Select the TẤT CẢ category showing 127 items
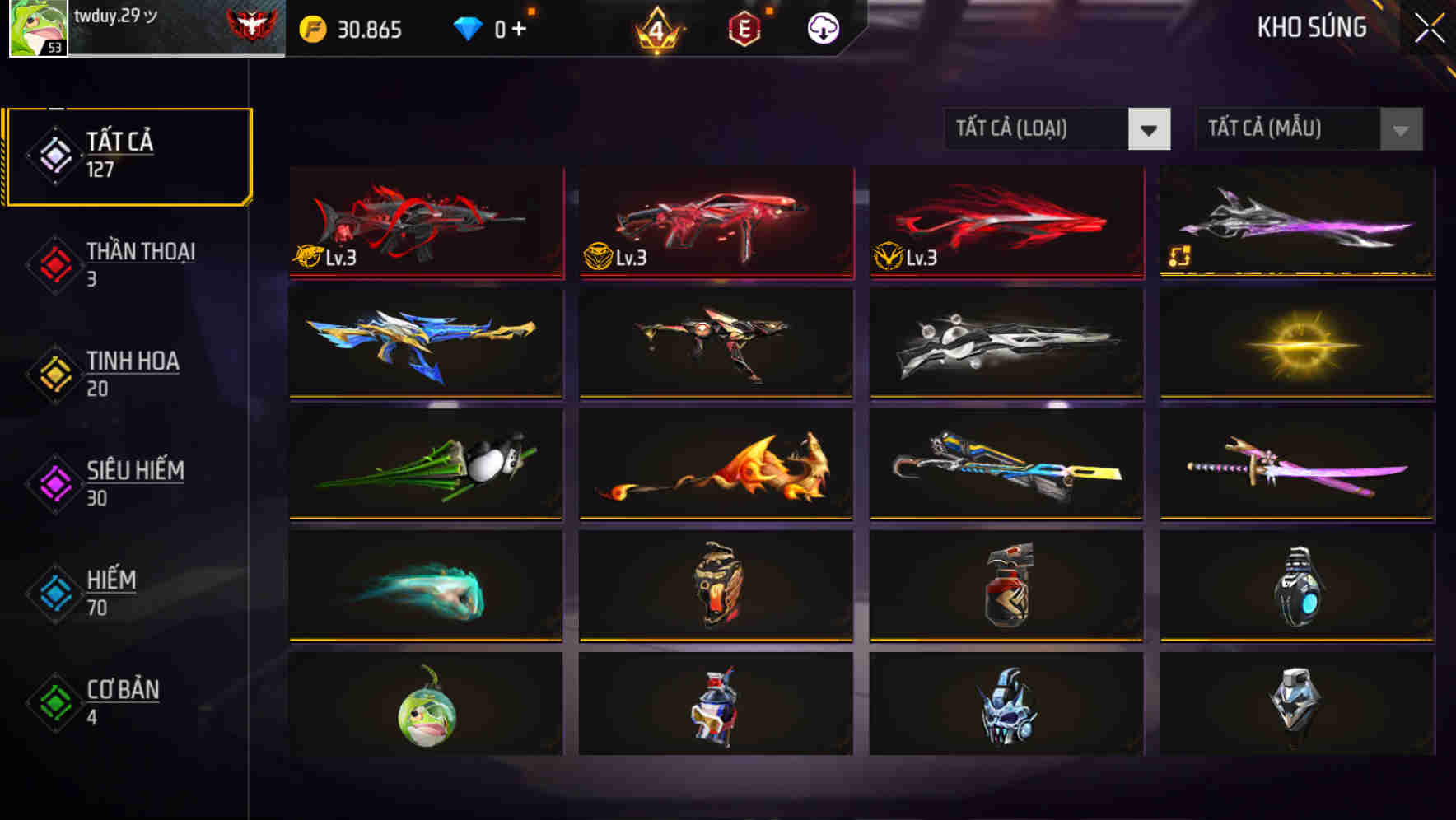 coord(128,154)
